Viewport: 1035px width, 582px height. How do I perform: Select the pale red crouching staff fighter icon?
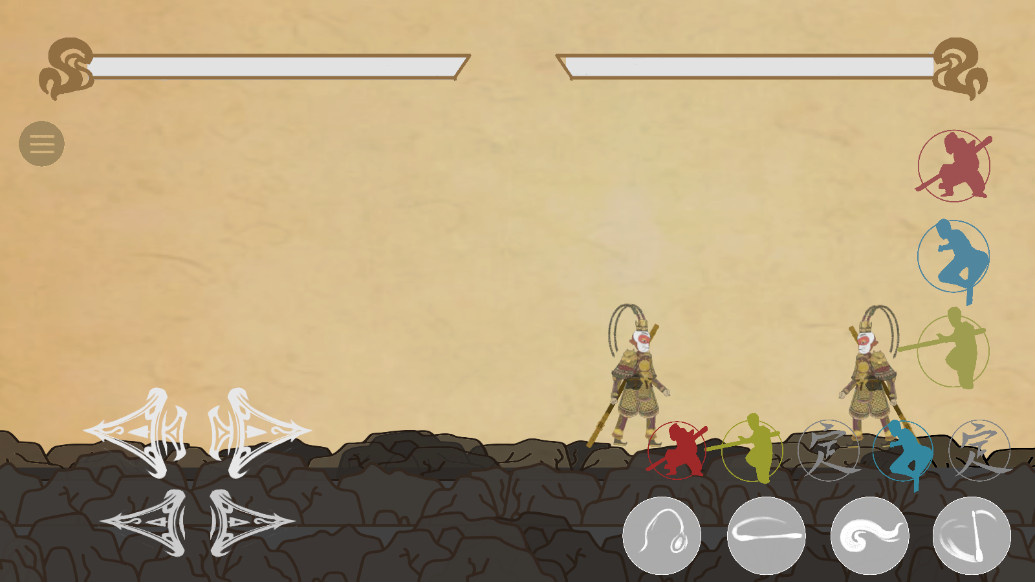click(x=954, y=166)
